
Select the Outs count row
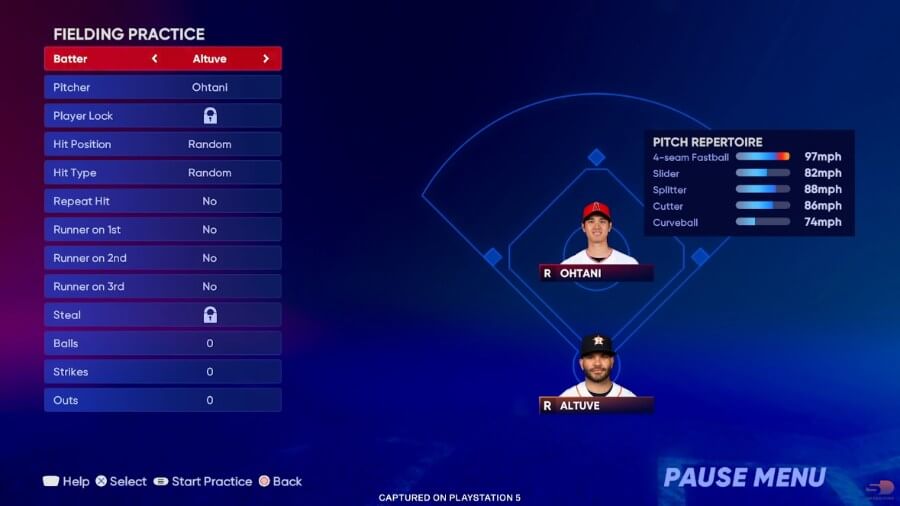click(x=162, y=400)
